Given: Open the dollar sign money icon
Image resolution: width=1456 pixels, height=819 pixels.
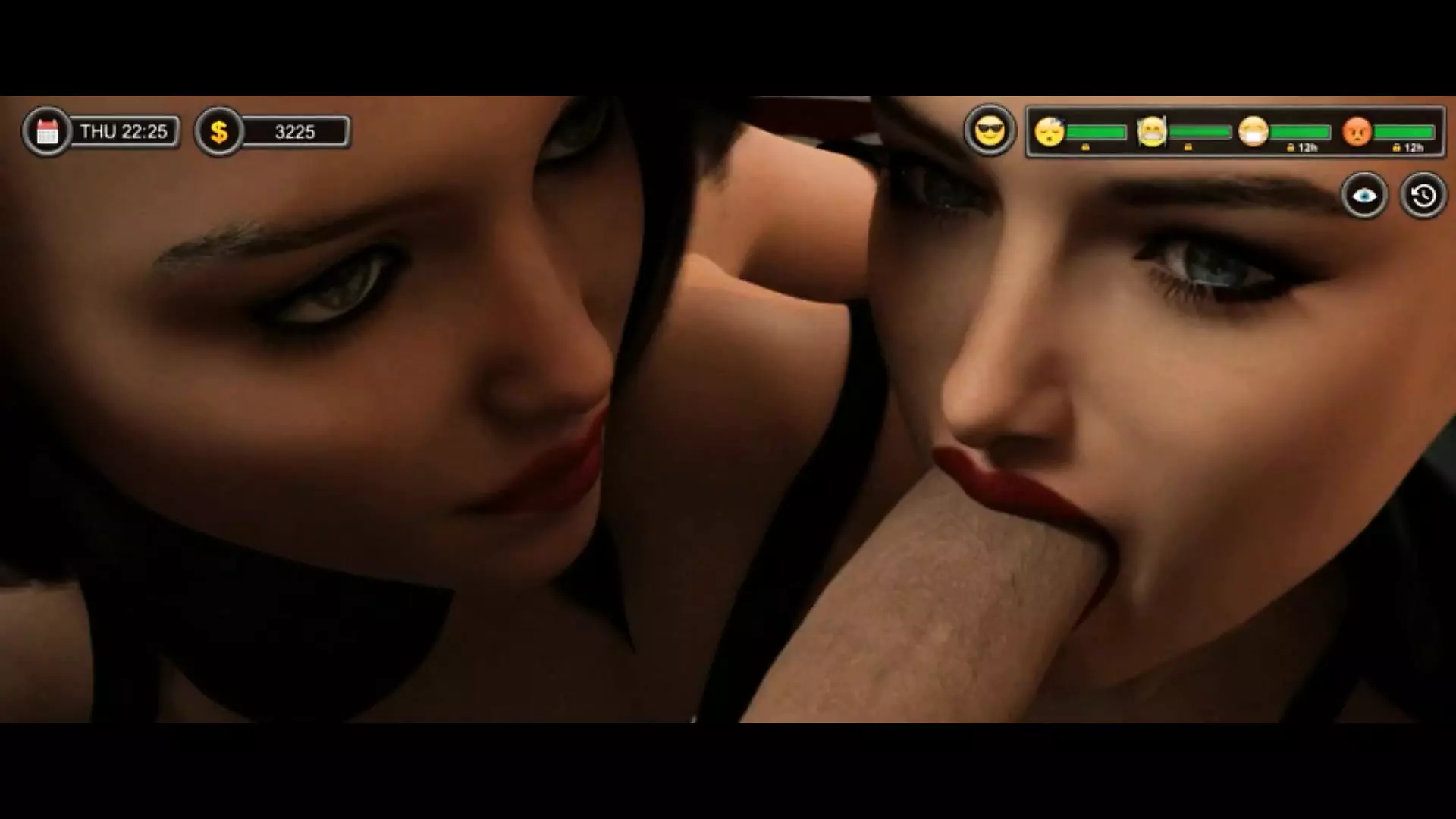Looking at the screenshot, I should pos(219,132).
